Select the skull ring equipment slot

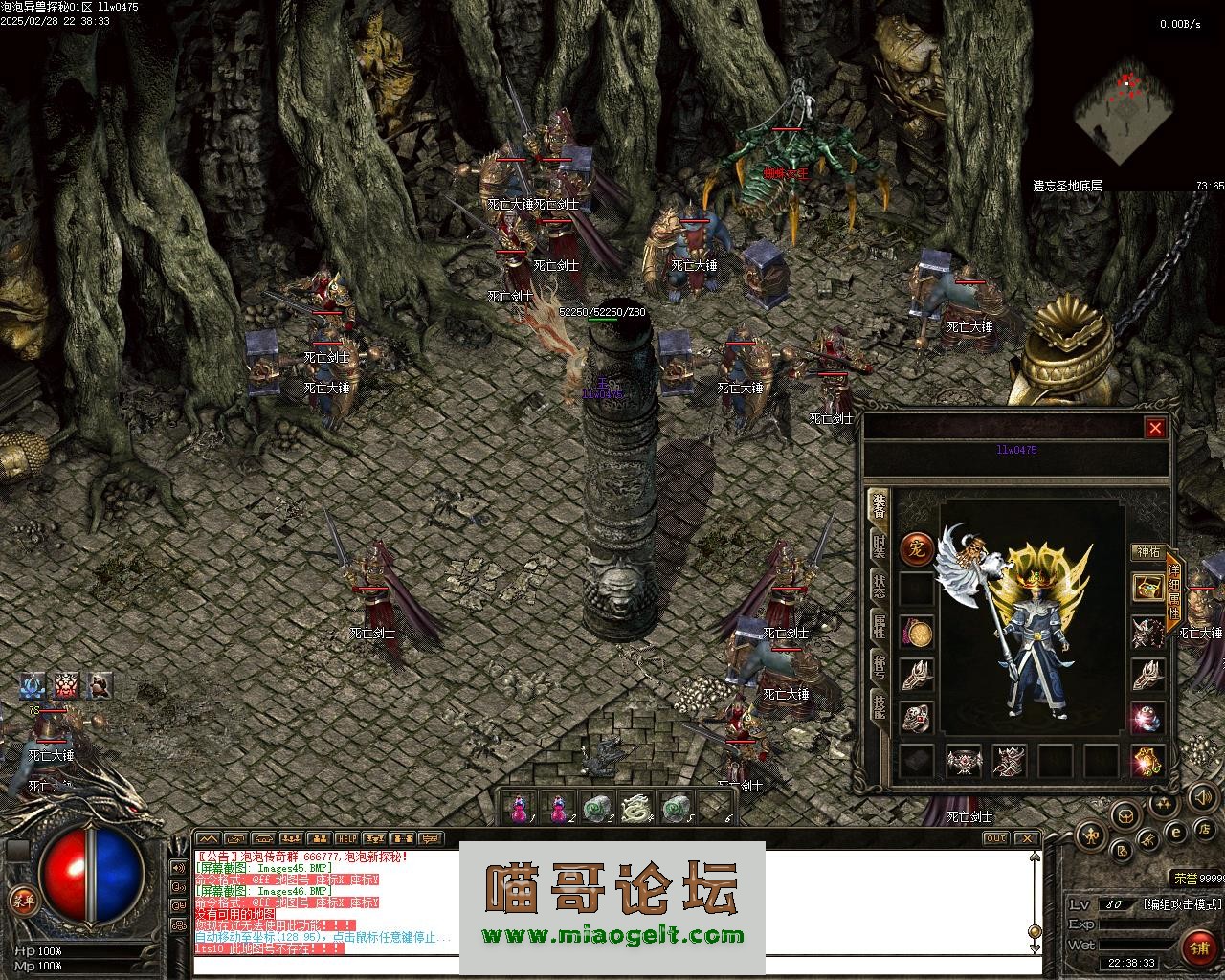(917, 717)
